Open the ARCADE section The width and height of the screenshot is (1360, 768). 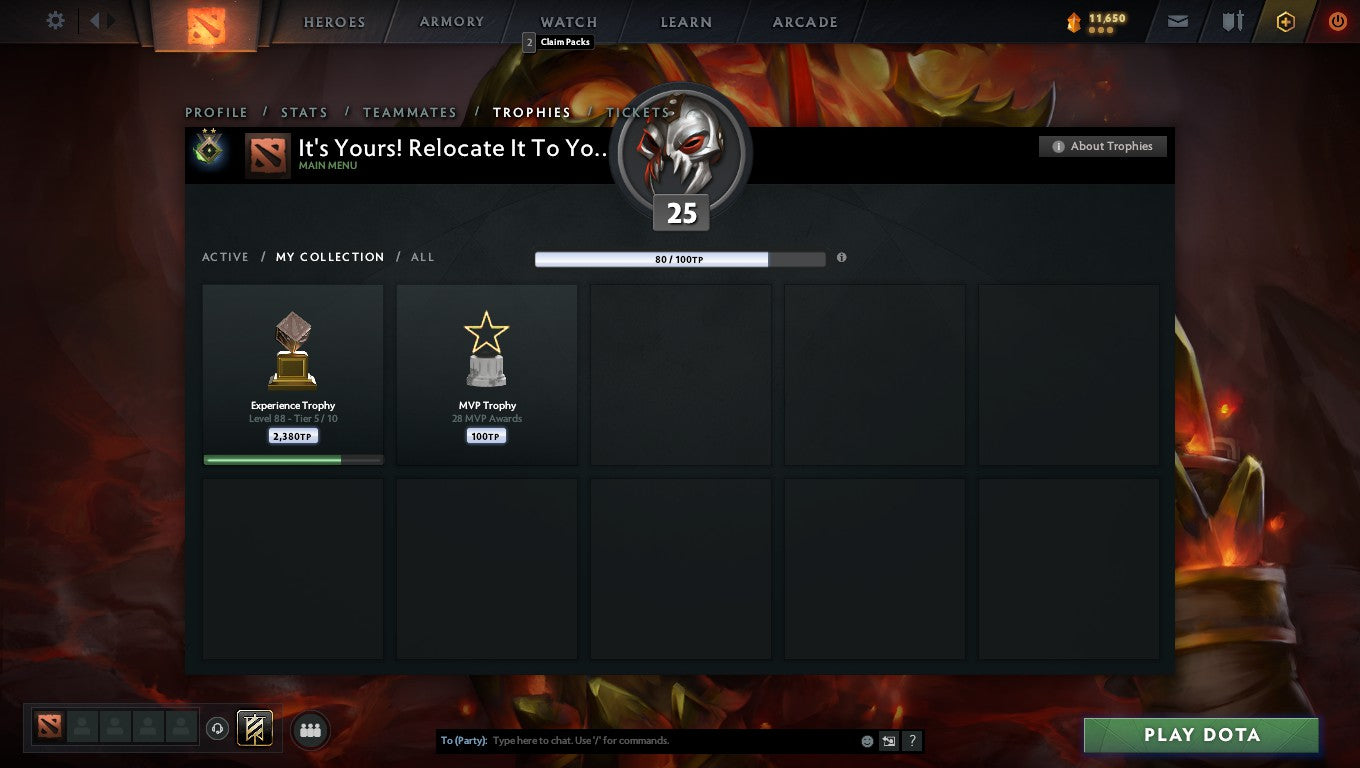[x=803, y=21]
